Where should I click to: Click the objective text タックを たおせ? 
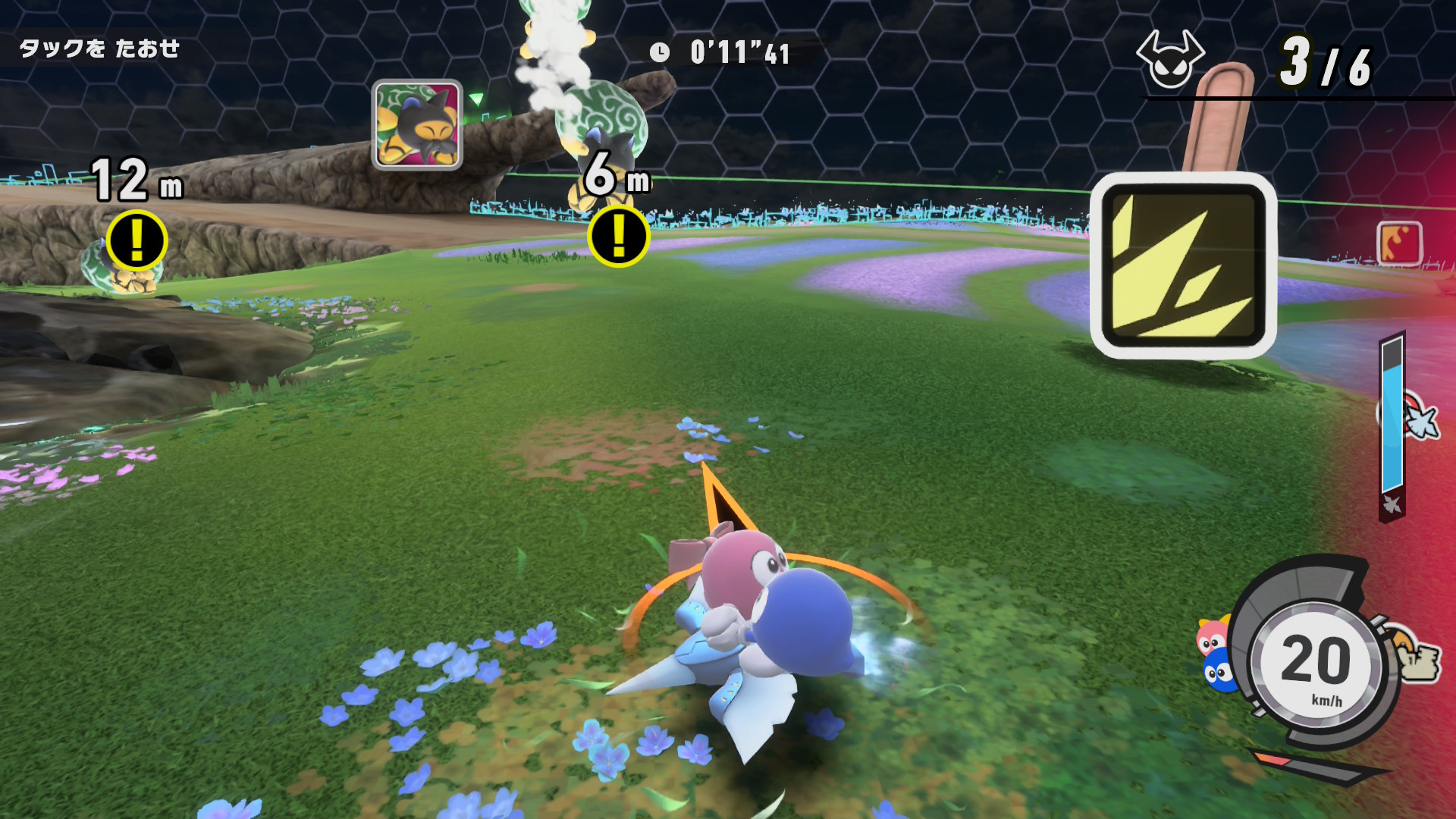tap(99, 49)
